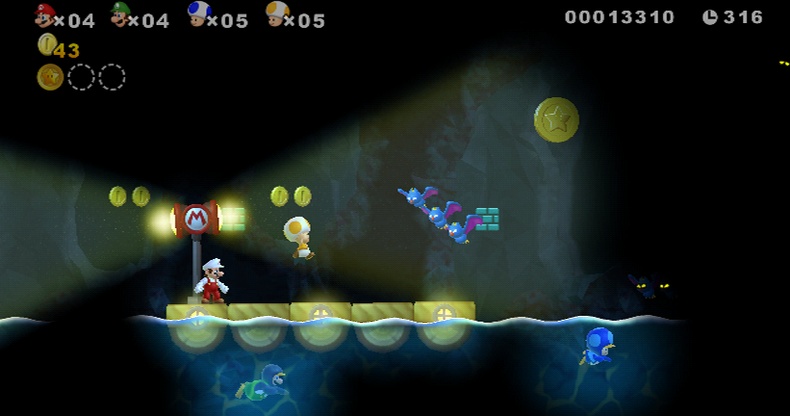Select Luigi's green cap lives icon
Screen dimensions: 790x416
pyautogui.click(x=122, y=14)
